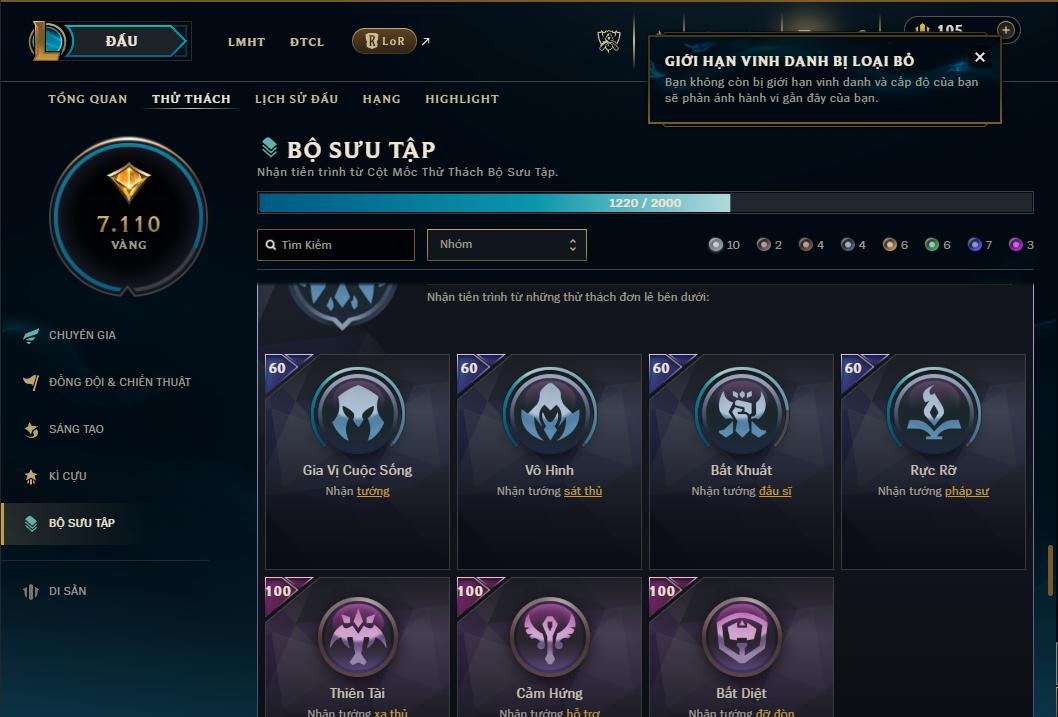Screen dimensions: 1058x717
Task: Open the Rực Rỡ challenge card
Action: tap(933, 461)
